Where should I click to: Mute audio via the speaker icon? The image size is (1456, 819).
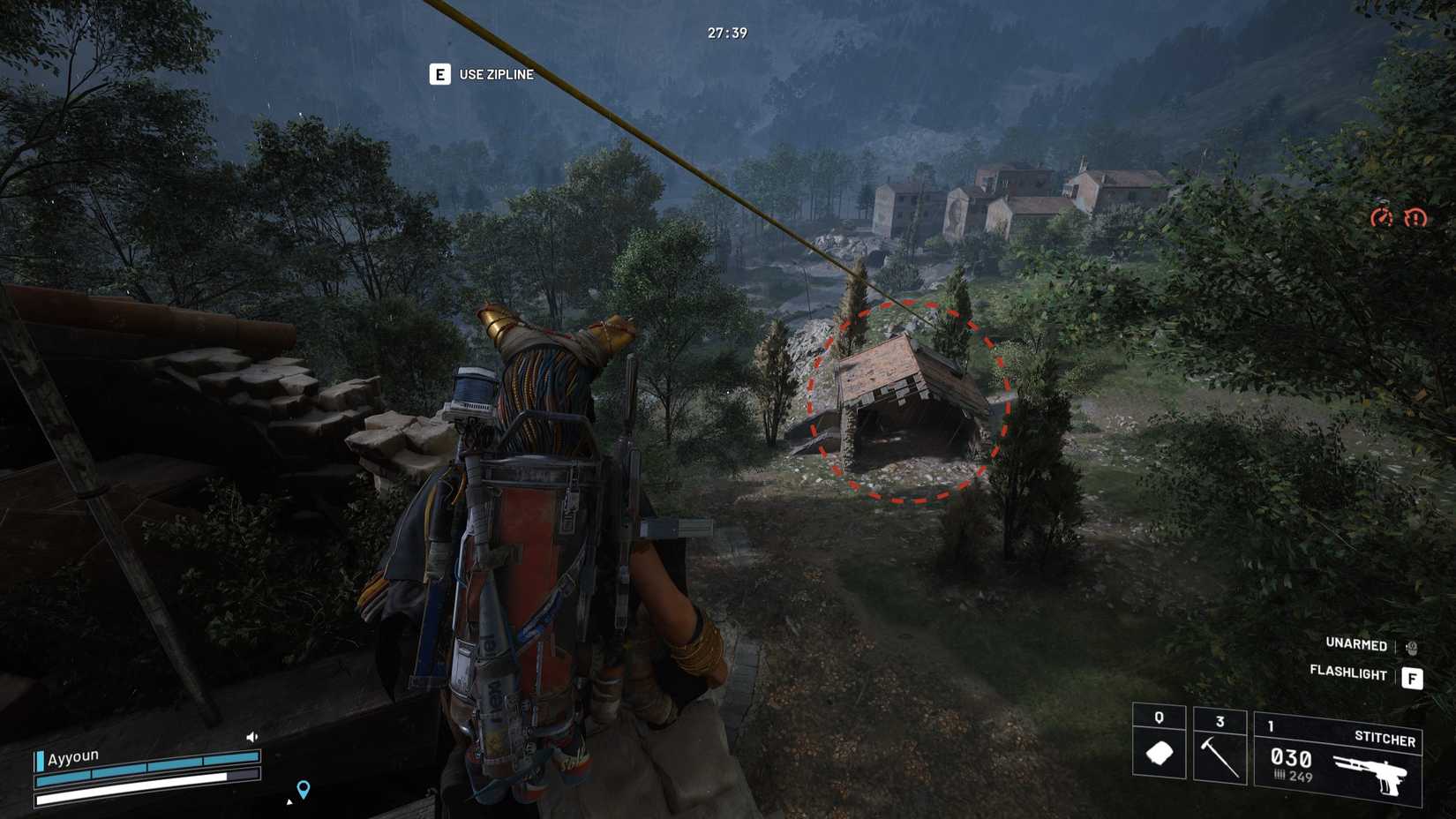[x=251, y=737]
